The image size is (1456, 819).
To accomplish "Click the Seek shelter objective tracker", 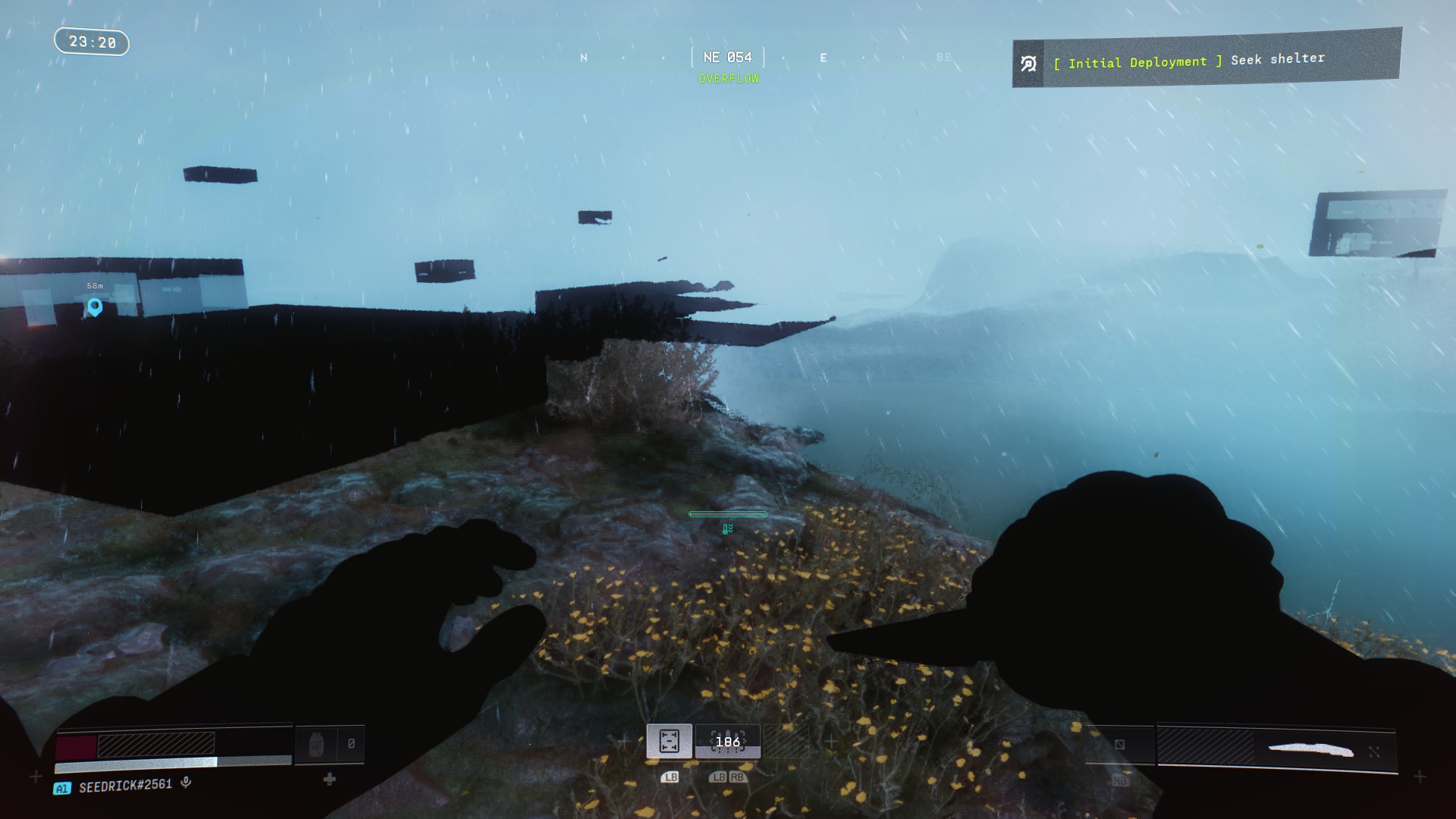I will pyautogui.click(x=1207, y=59).
